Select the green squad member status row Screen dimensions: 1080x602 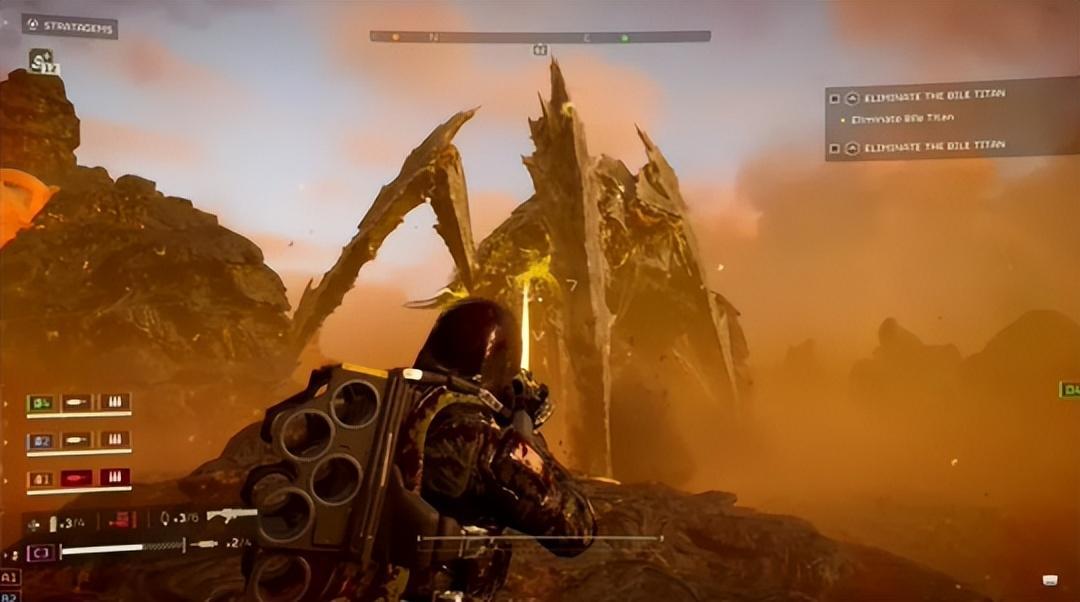click(x=79, y=403)
